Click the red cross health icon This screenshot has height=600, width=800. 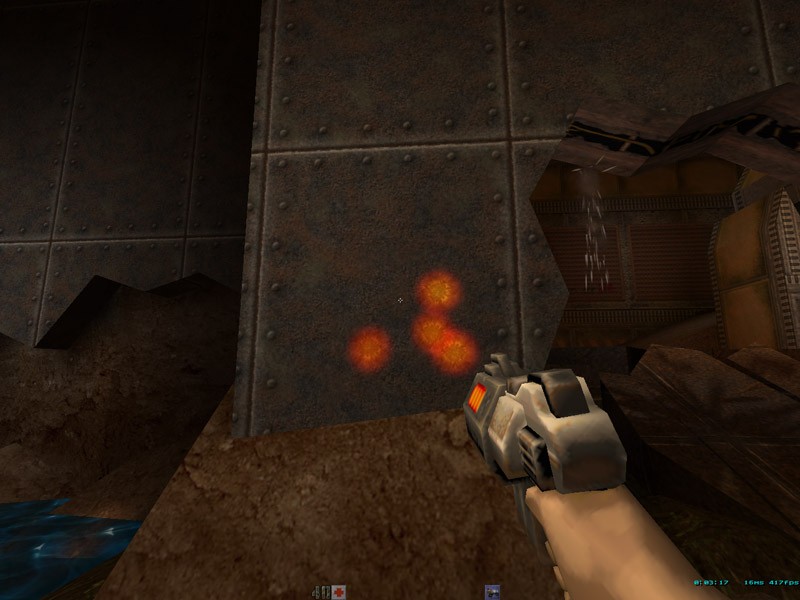339,591
